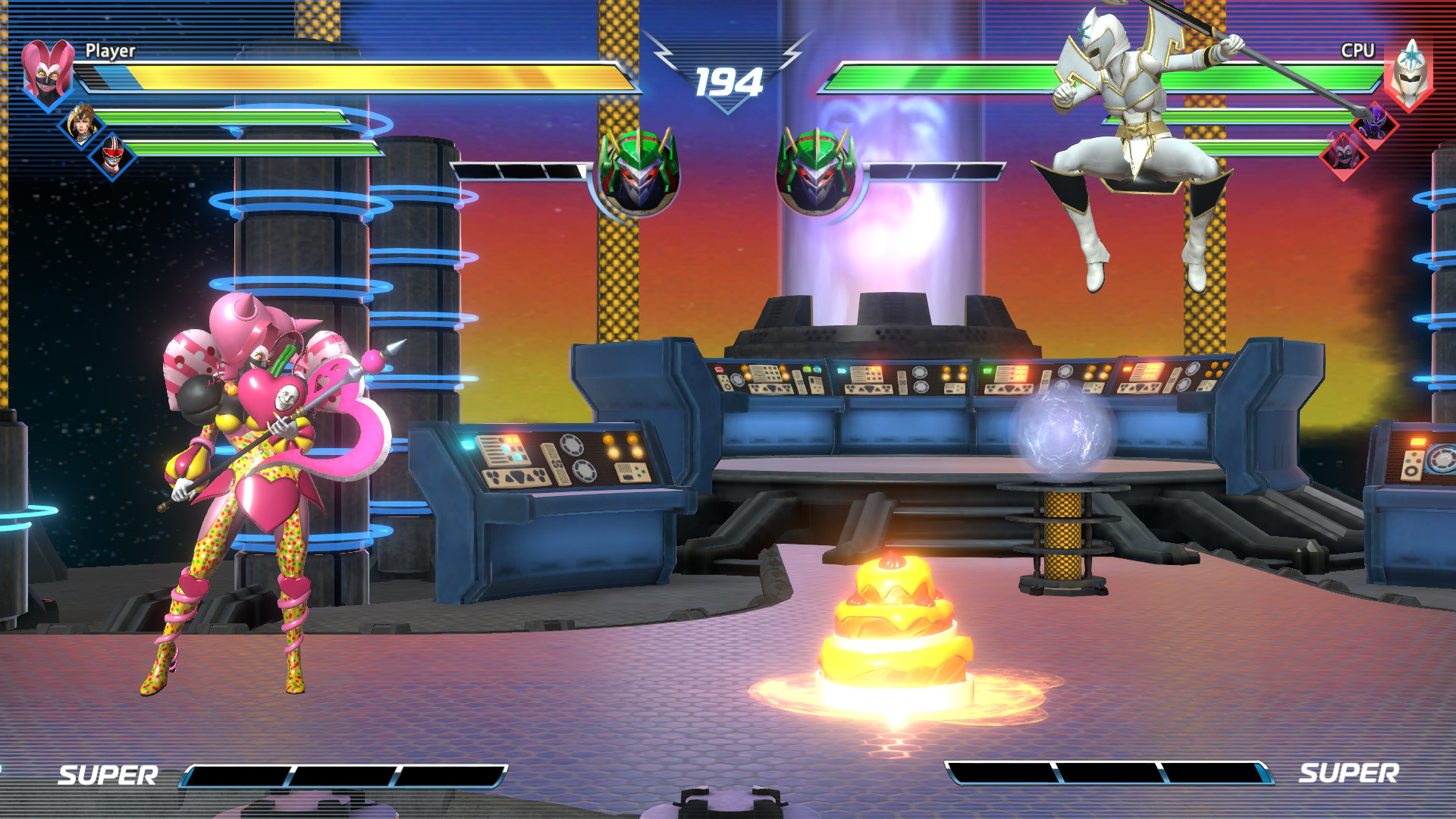The height and width of the screenshot is (819, 1456).
Task: Click the yellow Player health bar
Action: coord(356,77)
